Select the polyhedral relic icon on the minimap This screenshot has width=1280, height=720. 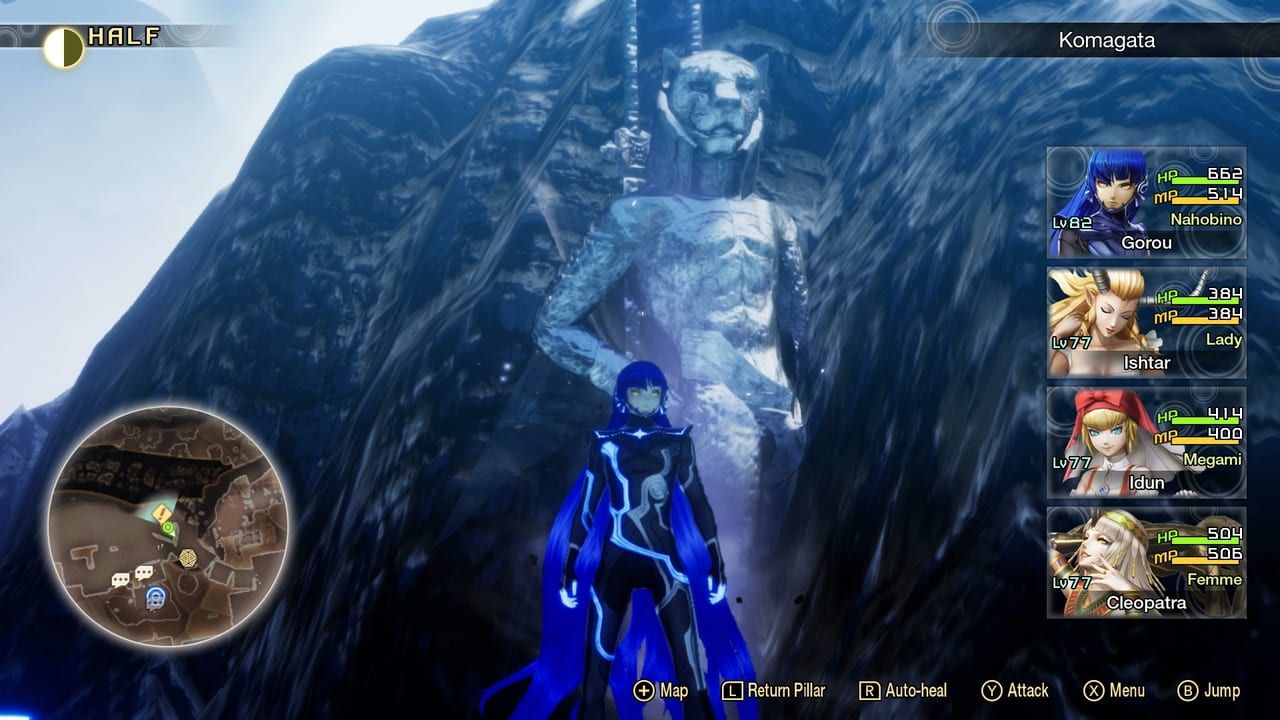[187, 556]
